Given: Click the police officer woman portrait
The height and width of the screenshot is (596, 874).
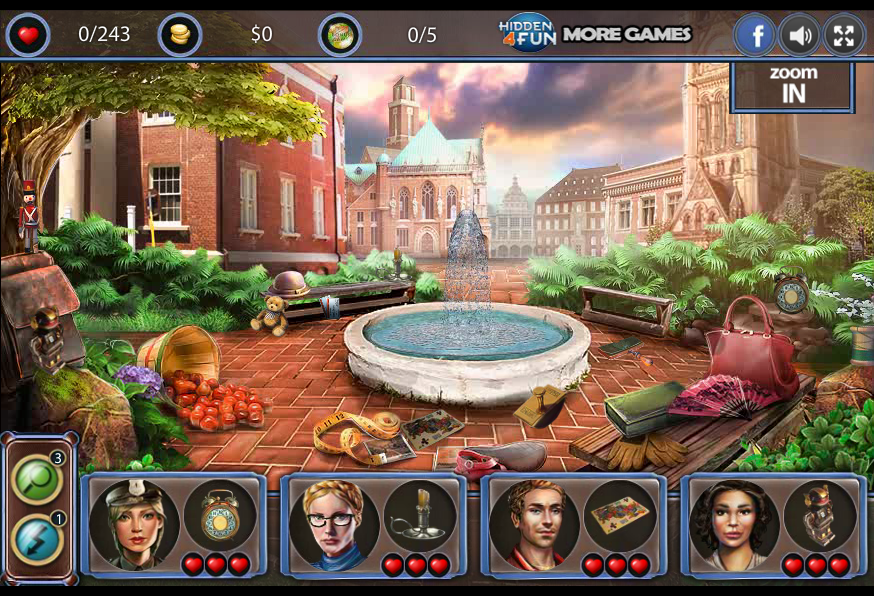Looking at the screenshot, I should tap(134, 523).
